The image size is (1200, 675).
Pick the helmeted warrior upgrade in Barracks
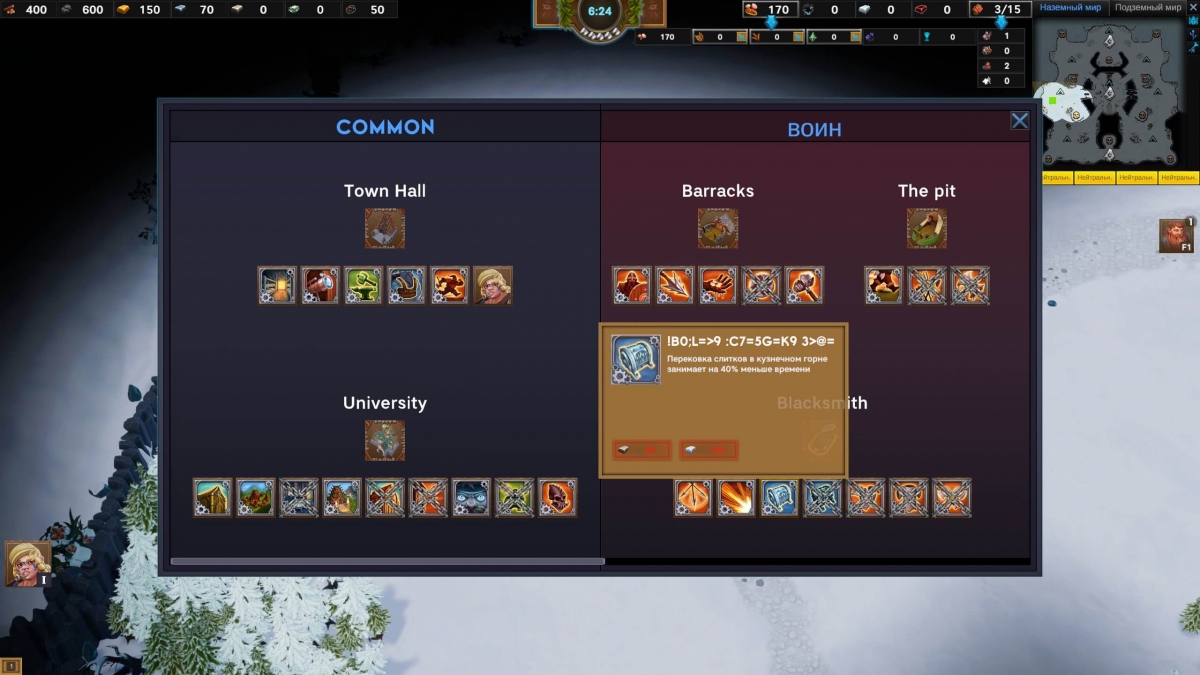[632, 285]
